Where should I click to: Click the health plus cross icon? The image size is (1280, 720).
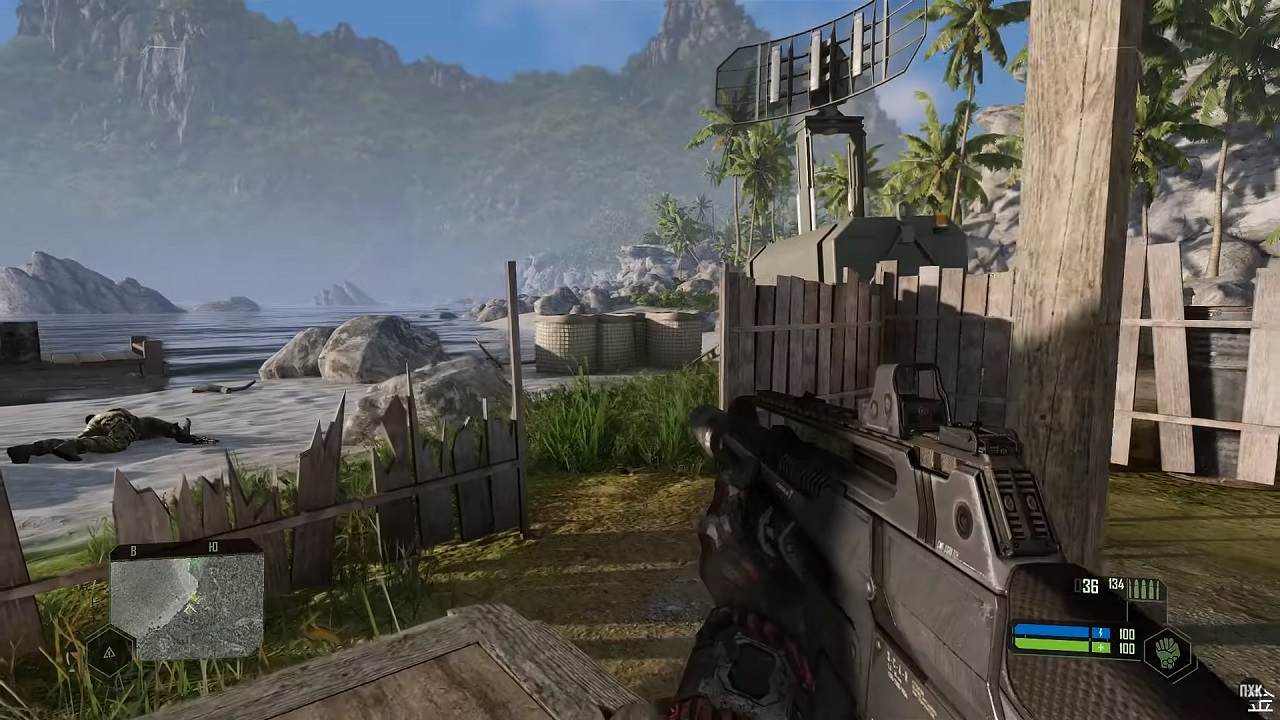click(1101, 647)
